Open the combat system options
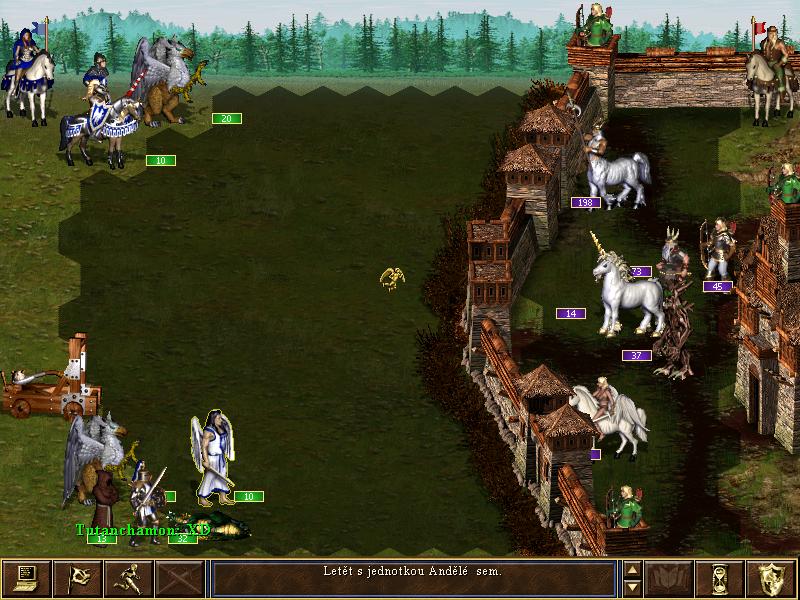800x600 pixels. tap(27, 578)
